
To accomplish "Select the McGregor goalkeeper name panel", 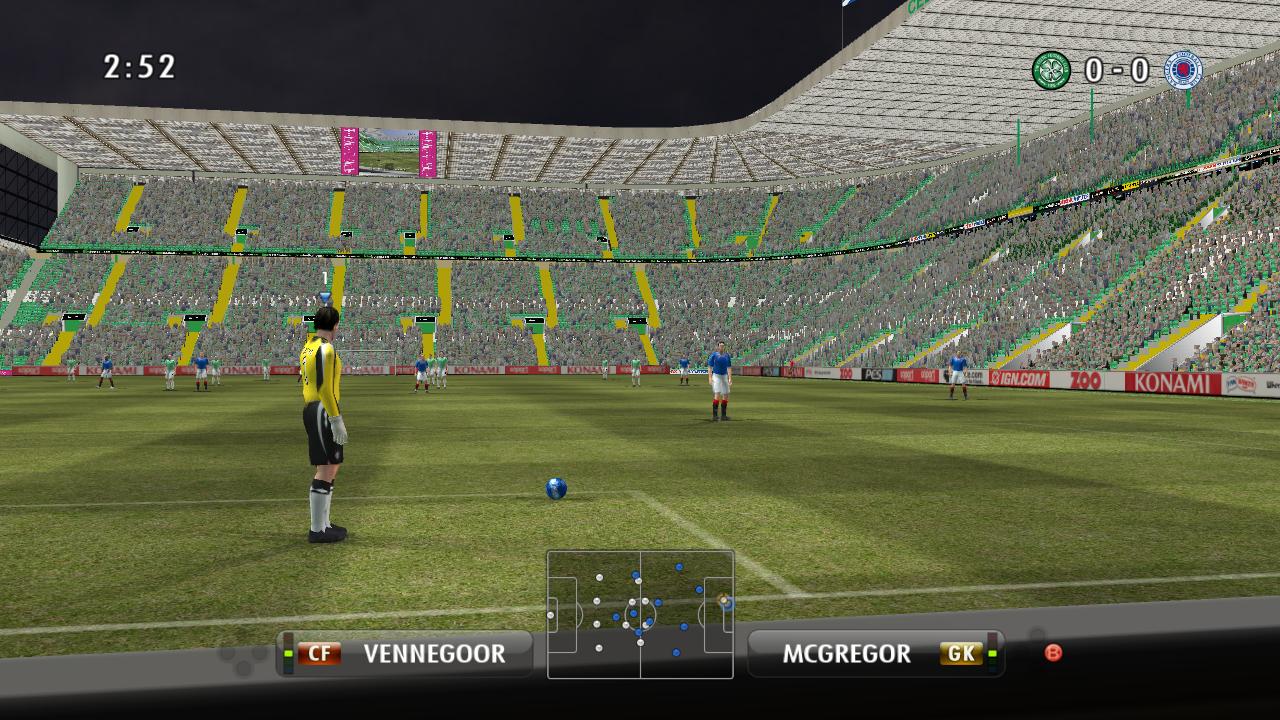I will point(875,654).
